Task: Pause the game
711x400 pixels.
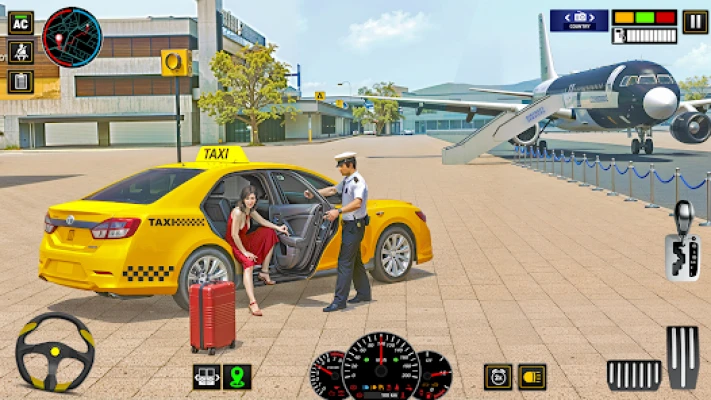Action: [694, 21]
